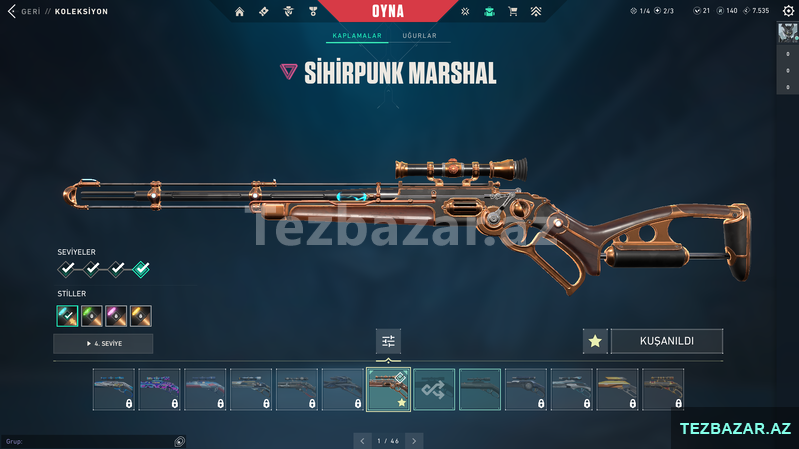Switch to the UĞURLAR tab

tap(419, 36)
